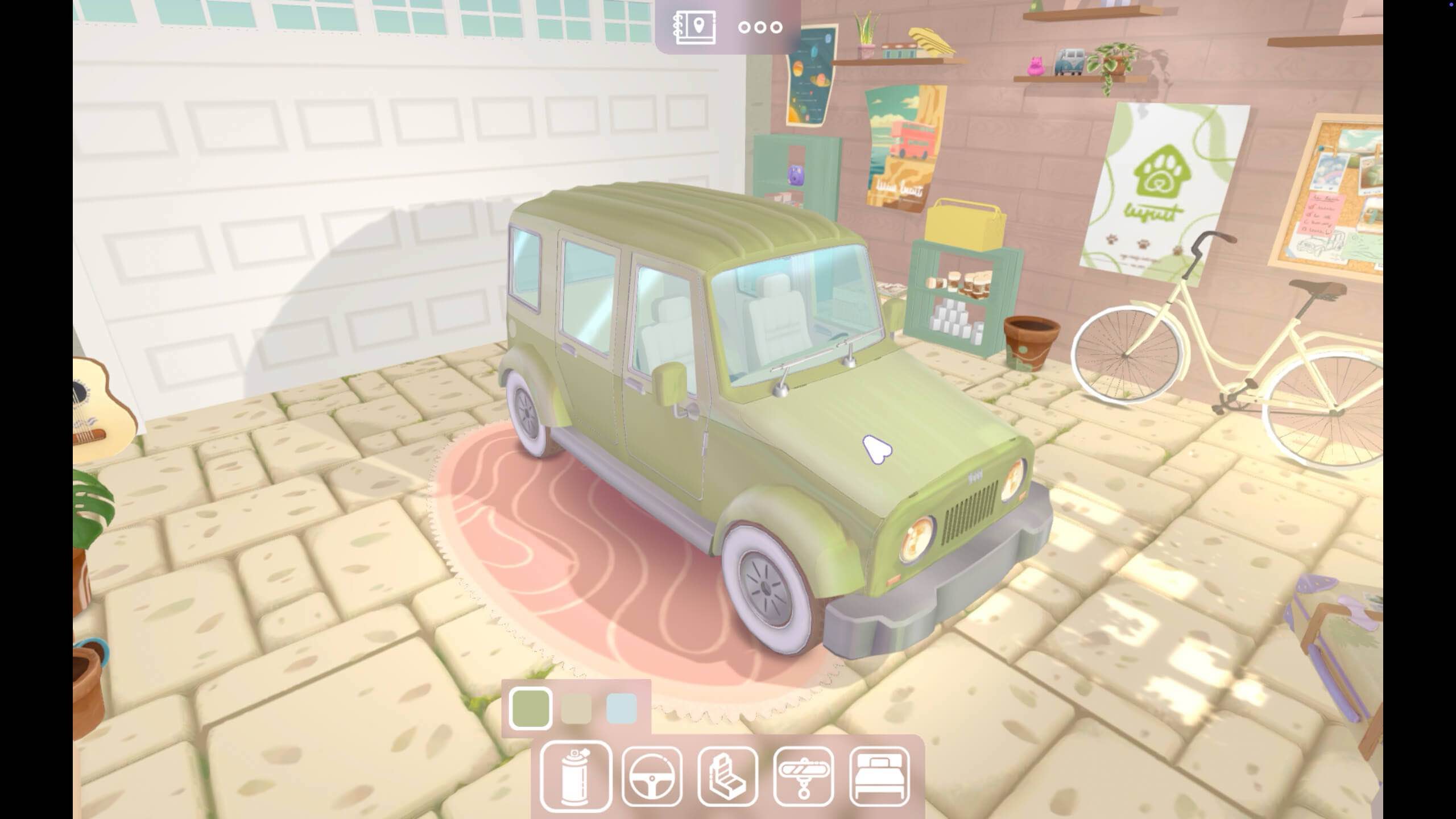The height and width of the screenshot is (819, 1456).
Task: Select the last dot in the page indicator
Action: tap(776, 26)
